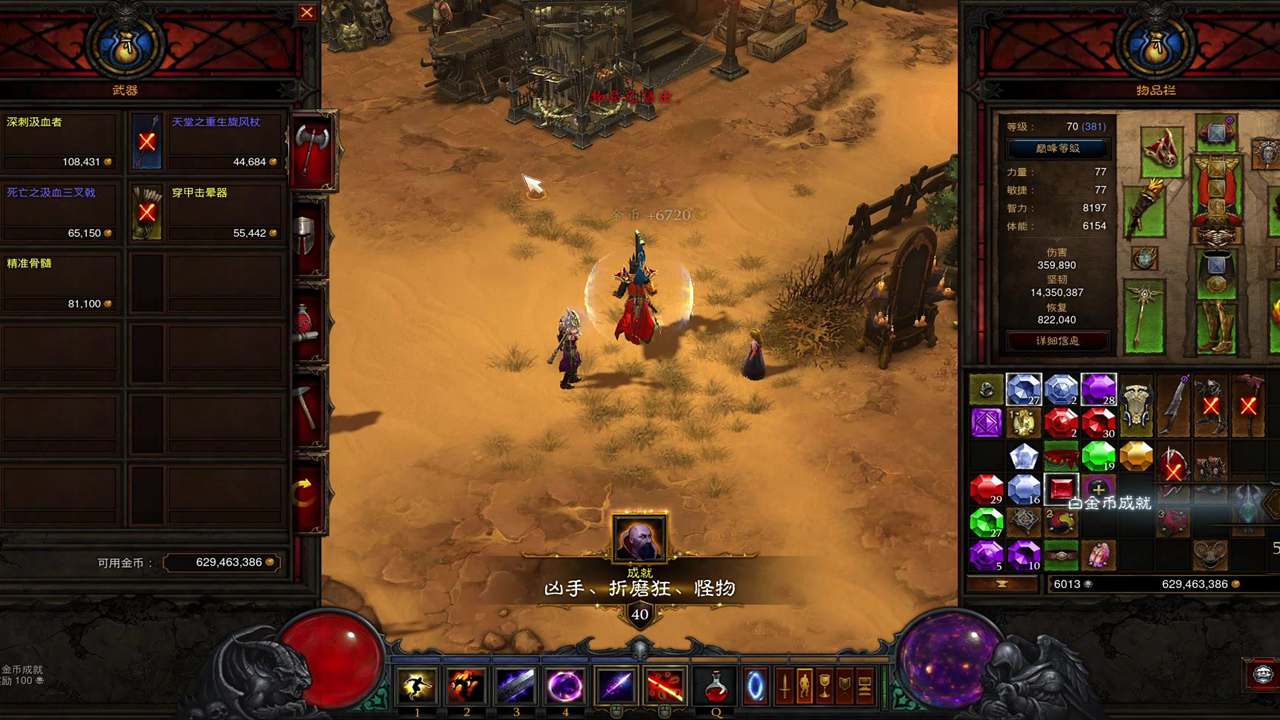Open the 巅峰等级 paragon button
This screenshot has width=1280, height=720.
[x=1057, y=149]
